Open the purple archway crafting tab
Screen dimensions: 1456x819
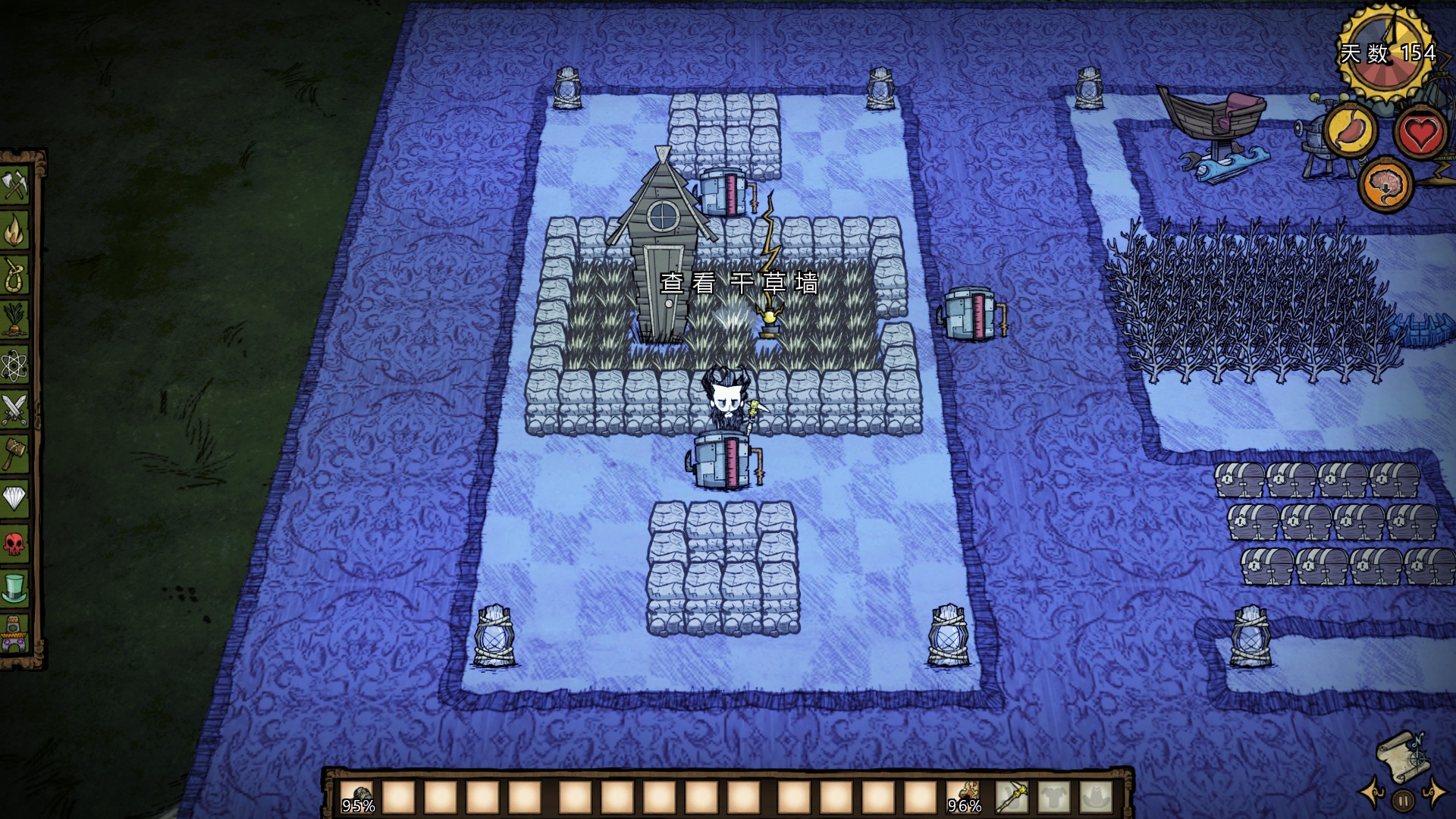point(15,632)
